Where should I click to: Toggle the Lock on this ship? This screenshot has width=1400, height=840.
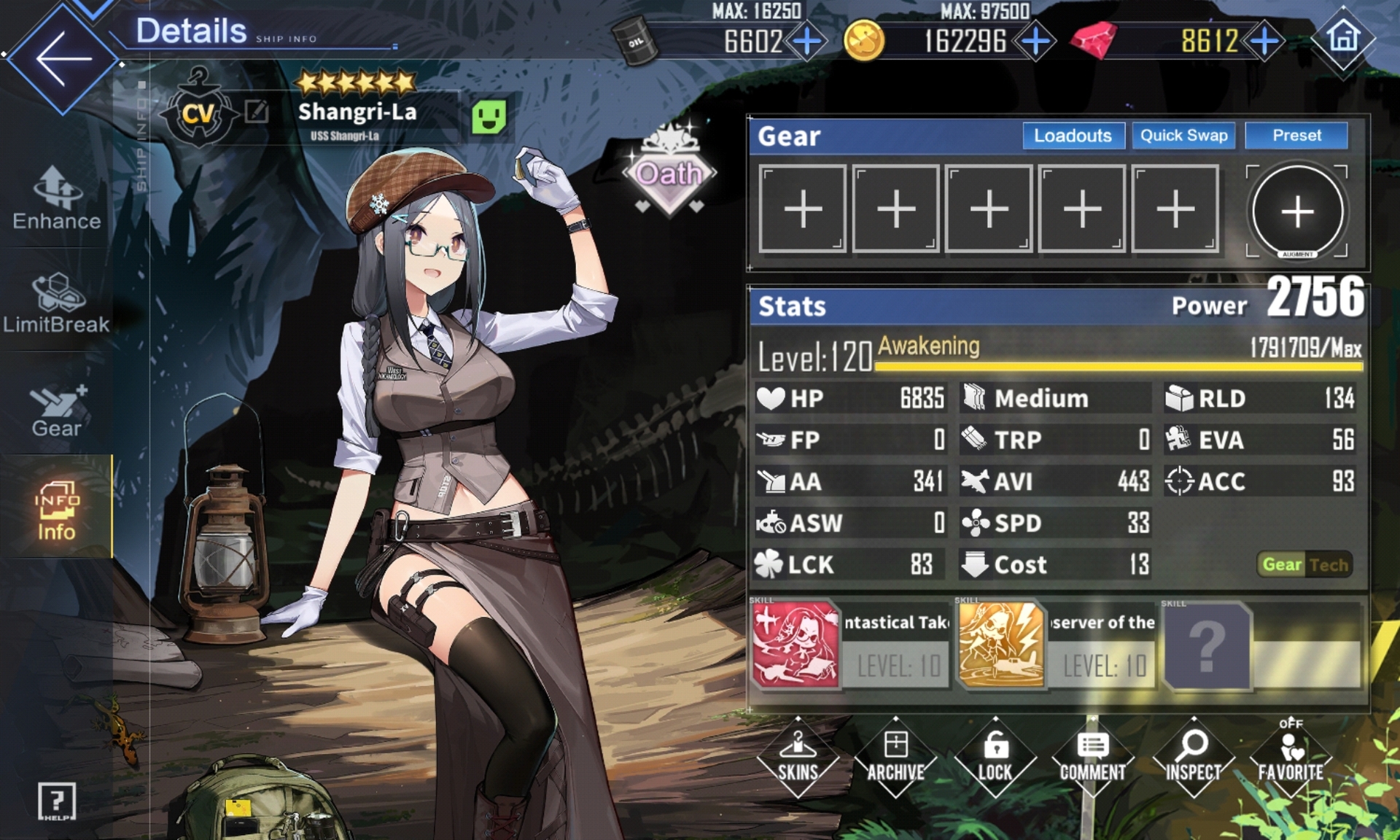[x=995, y=757]
